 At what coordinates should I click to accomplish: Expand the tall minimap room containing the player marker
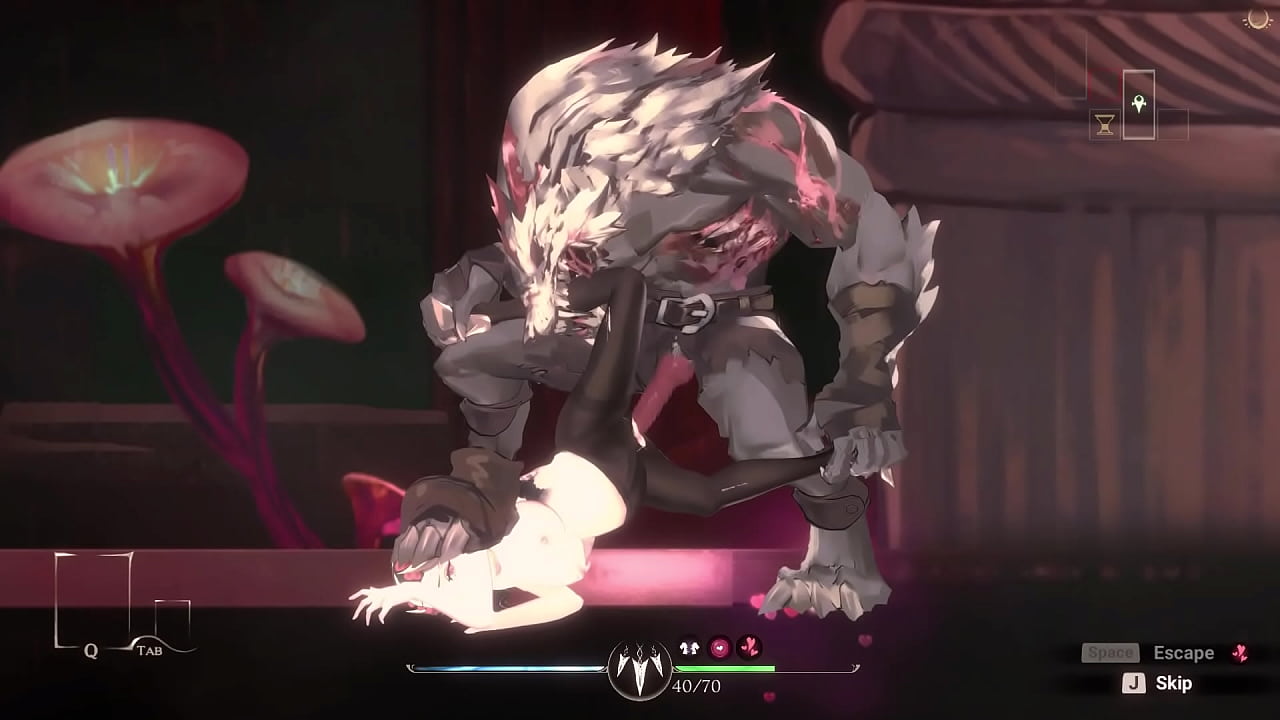pos(1139,104)
